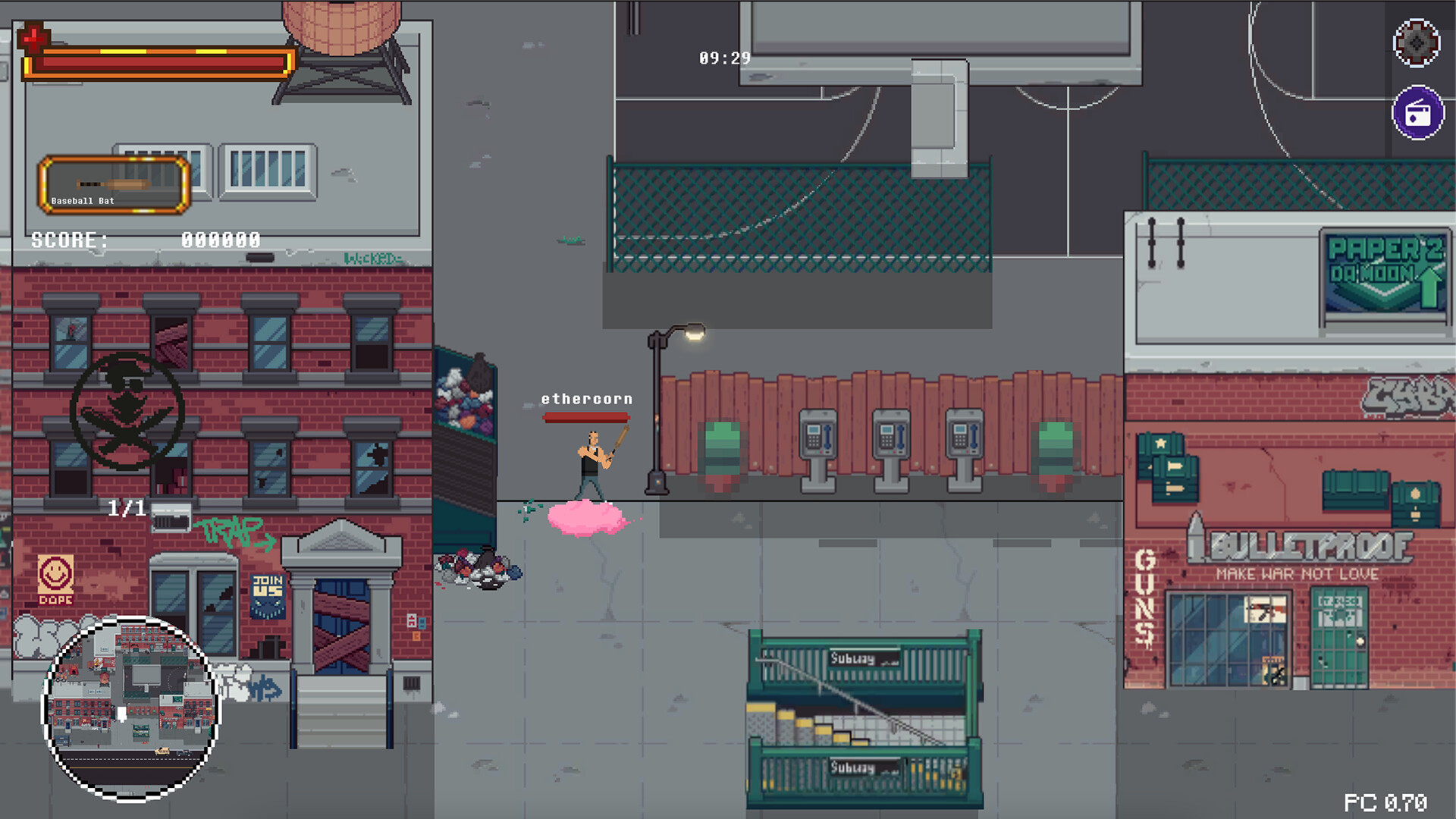Click the SCORE counter text
Viewport: 1456px width, 819px height.
[70, 240]
